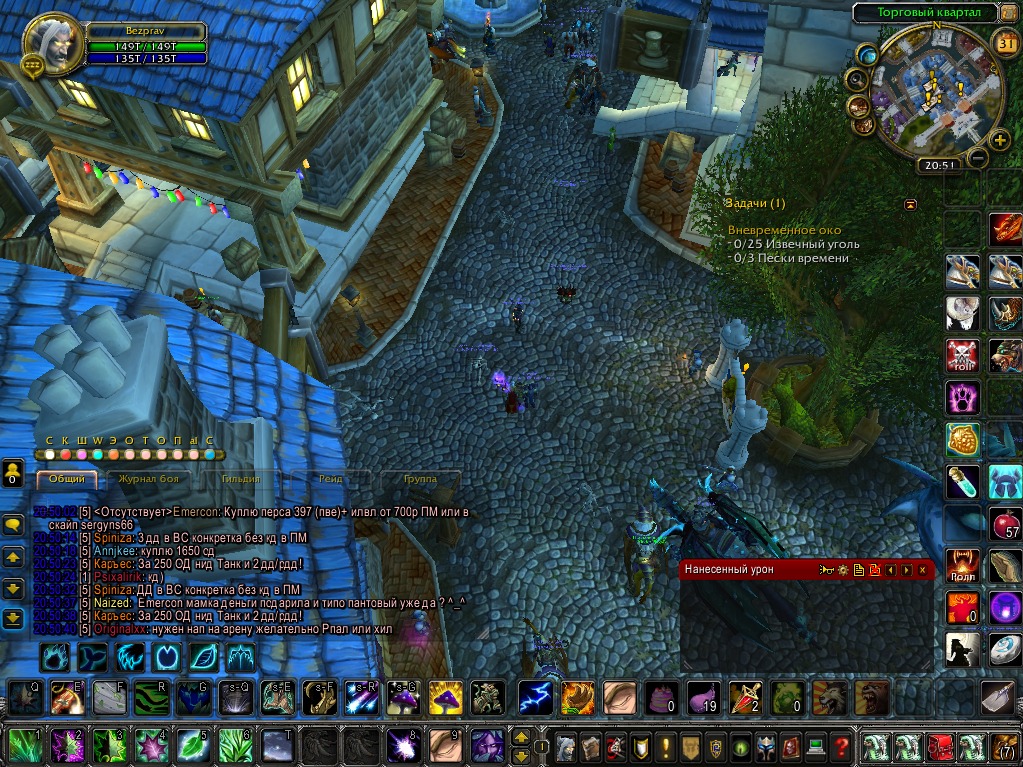
Task: Zoom out the minimap with minus button
Action: [x=978, y=158]
